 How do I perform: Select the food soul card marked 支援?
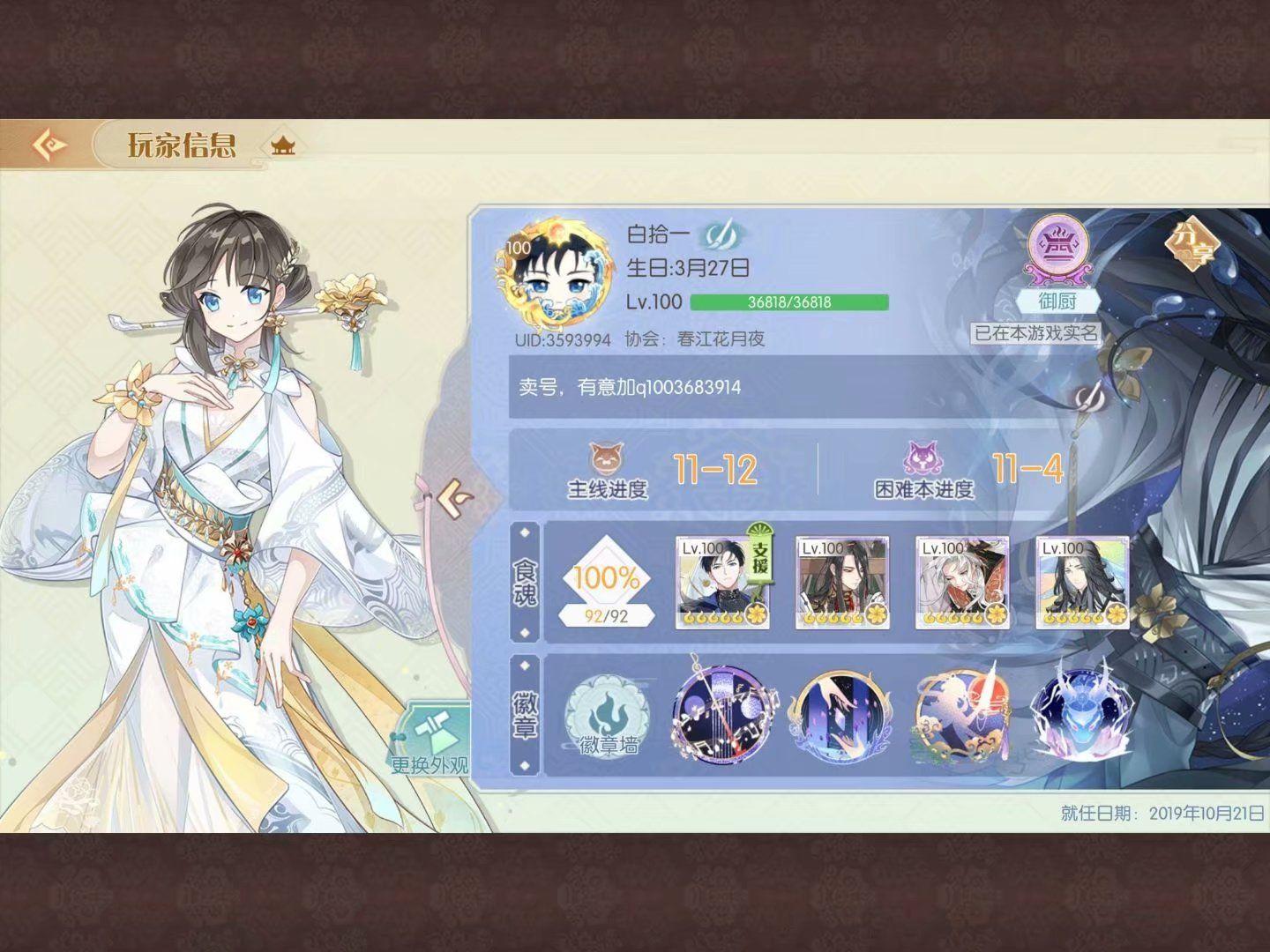pyautogui.click(x=722, y=583)
